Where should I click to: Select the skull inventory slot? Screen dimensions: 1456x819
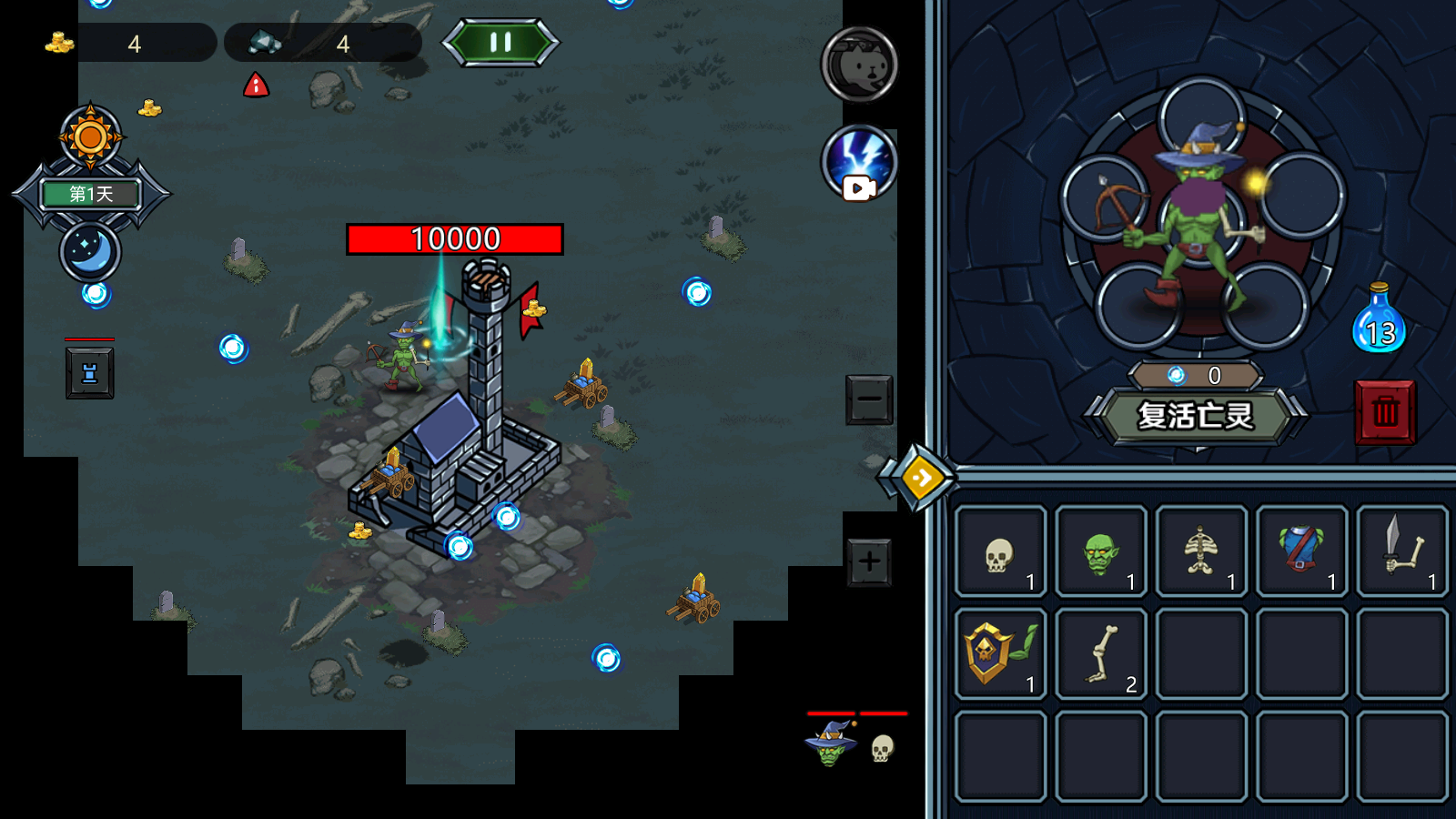1001,551
